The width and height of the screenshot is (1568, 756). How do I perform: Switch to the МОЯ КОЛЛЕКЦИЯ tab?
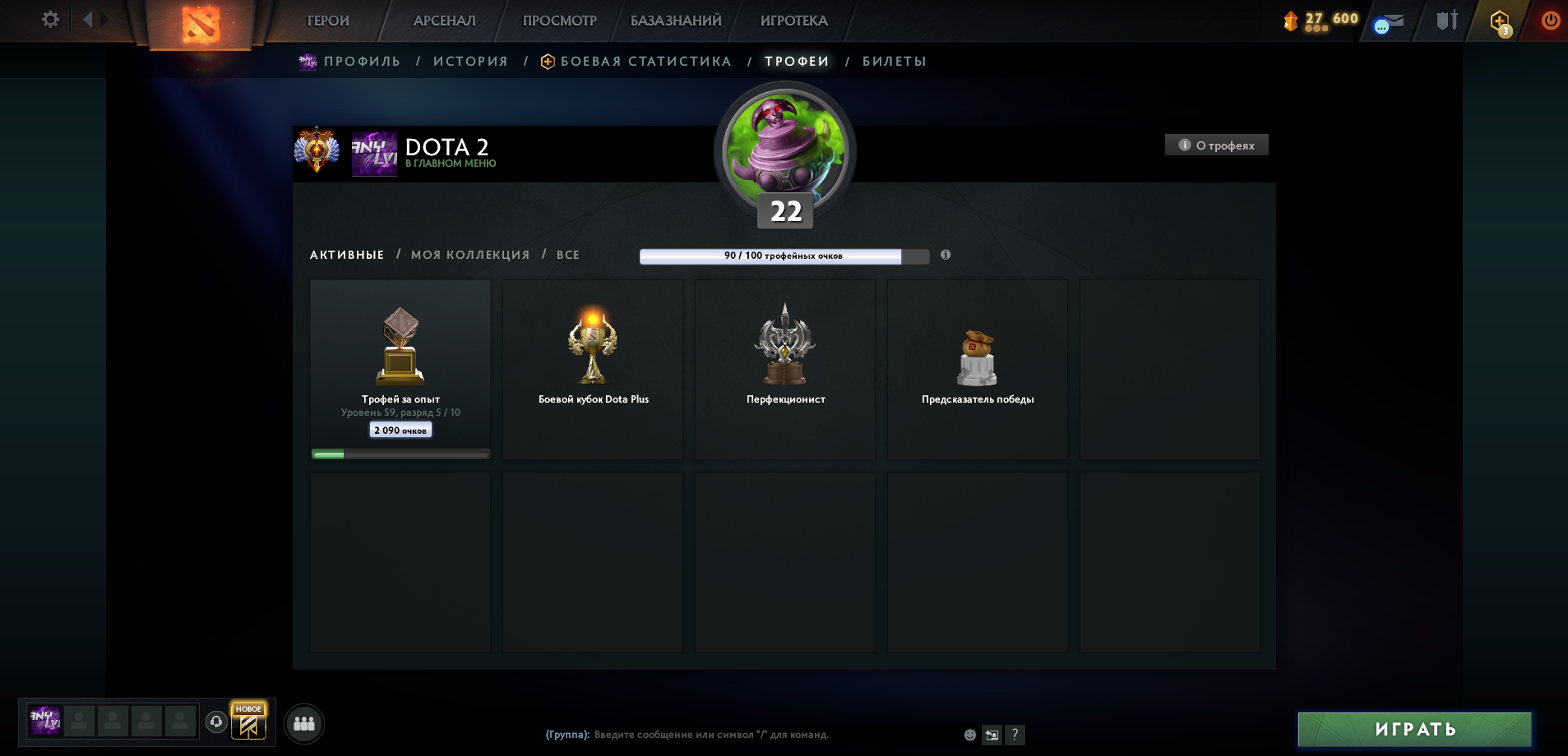click(x=471, y=255)
